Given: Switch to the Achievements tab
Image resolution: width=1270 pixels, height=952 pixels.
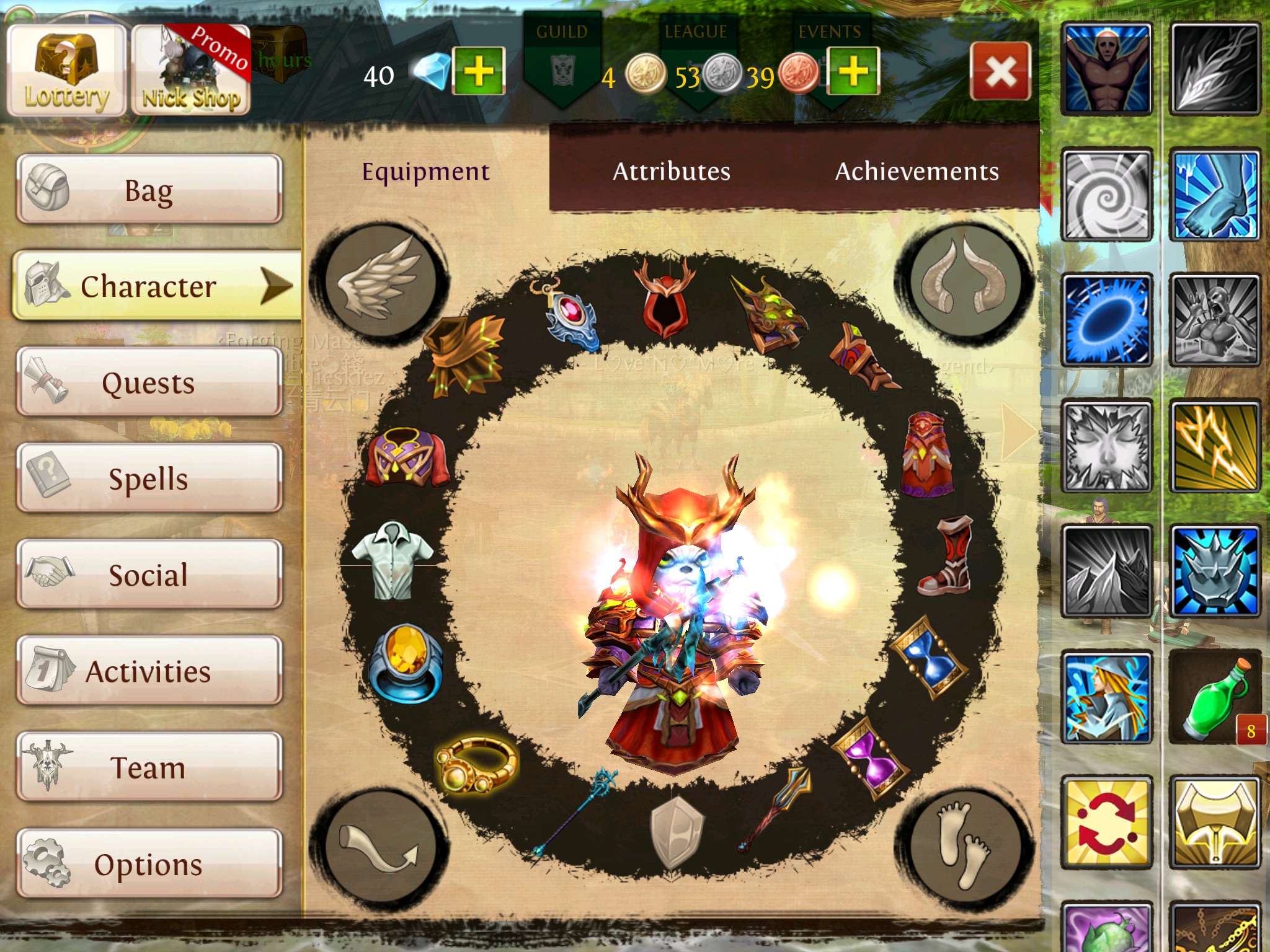Looking at the screenshot, I should pos(917,172).
